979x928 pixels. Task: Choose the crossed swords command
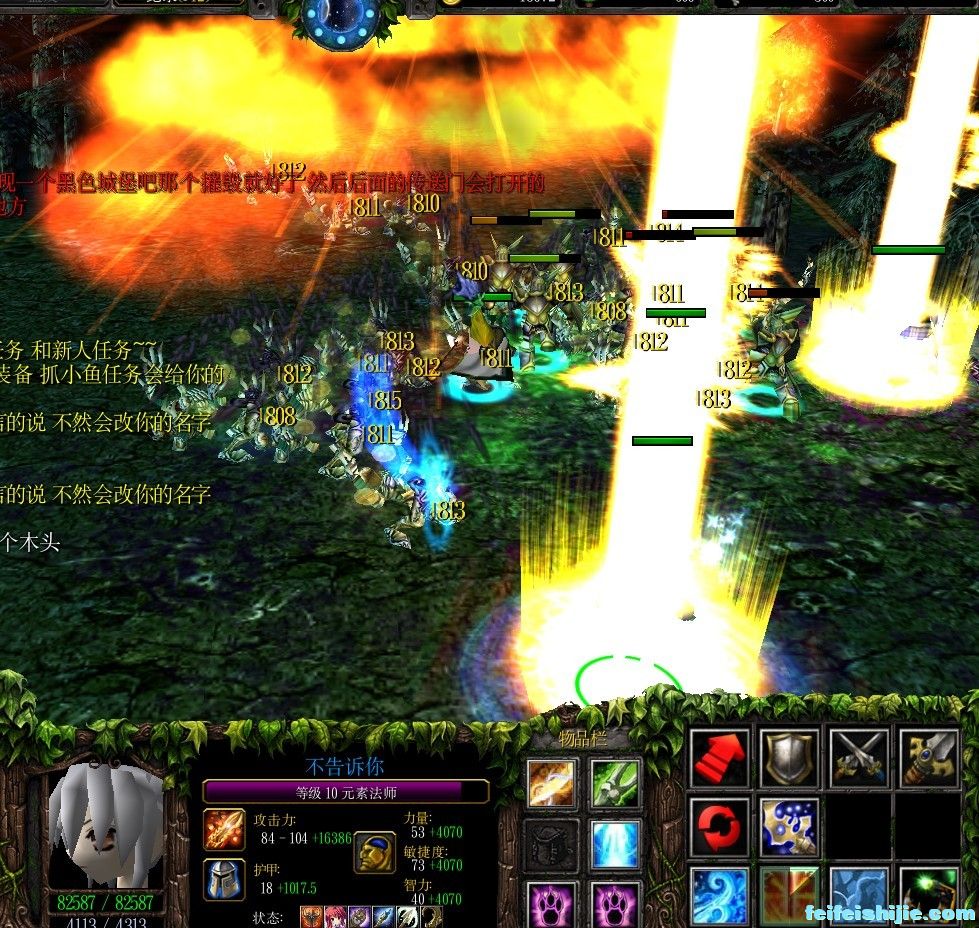[x=859, y=759]
